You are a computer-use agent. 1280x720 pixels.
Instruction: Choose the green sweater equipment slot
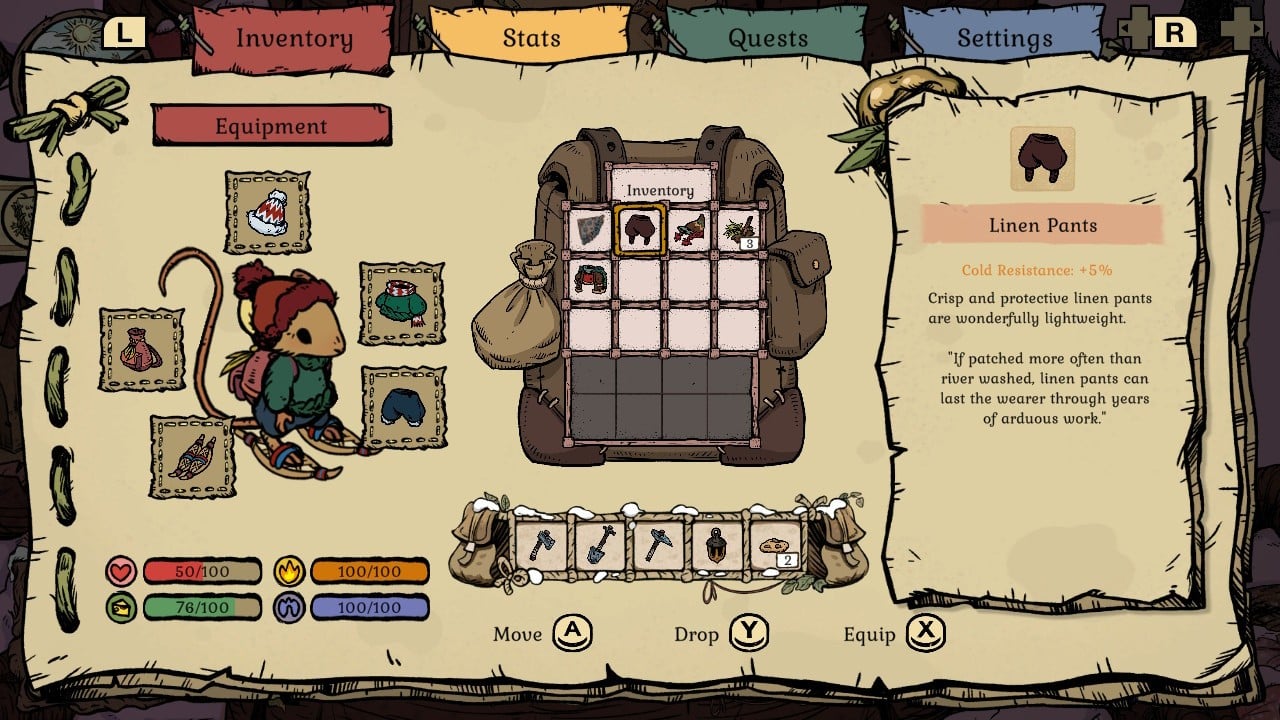coord(401,303)
